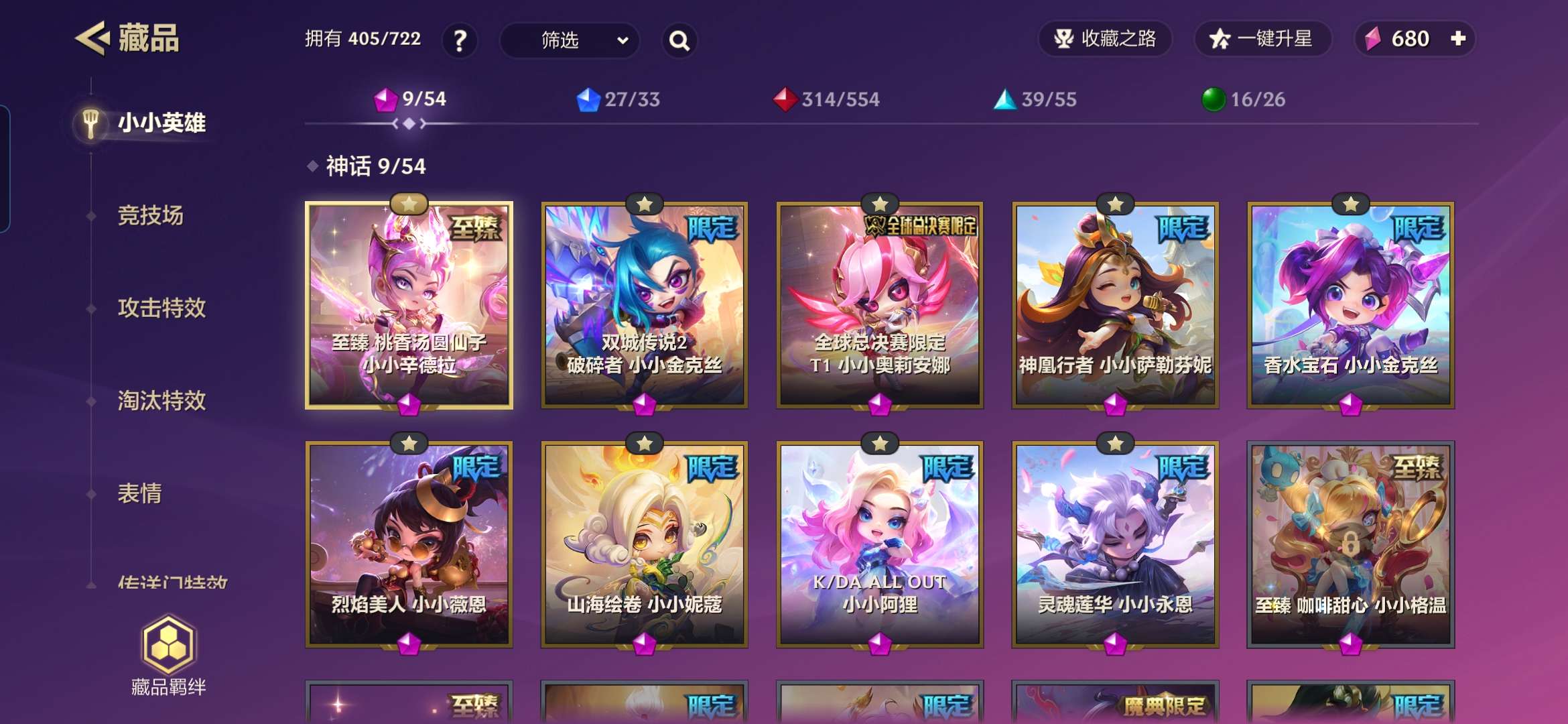The height and width of the screenshot is (724, 1568).
Task: Add gems with the plus button
Action: (x=1458, y=39)
